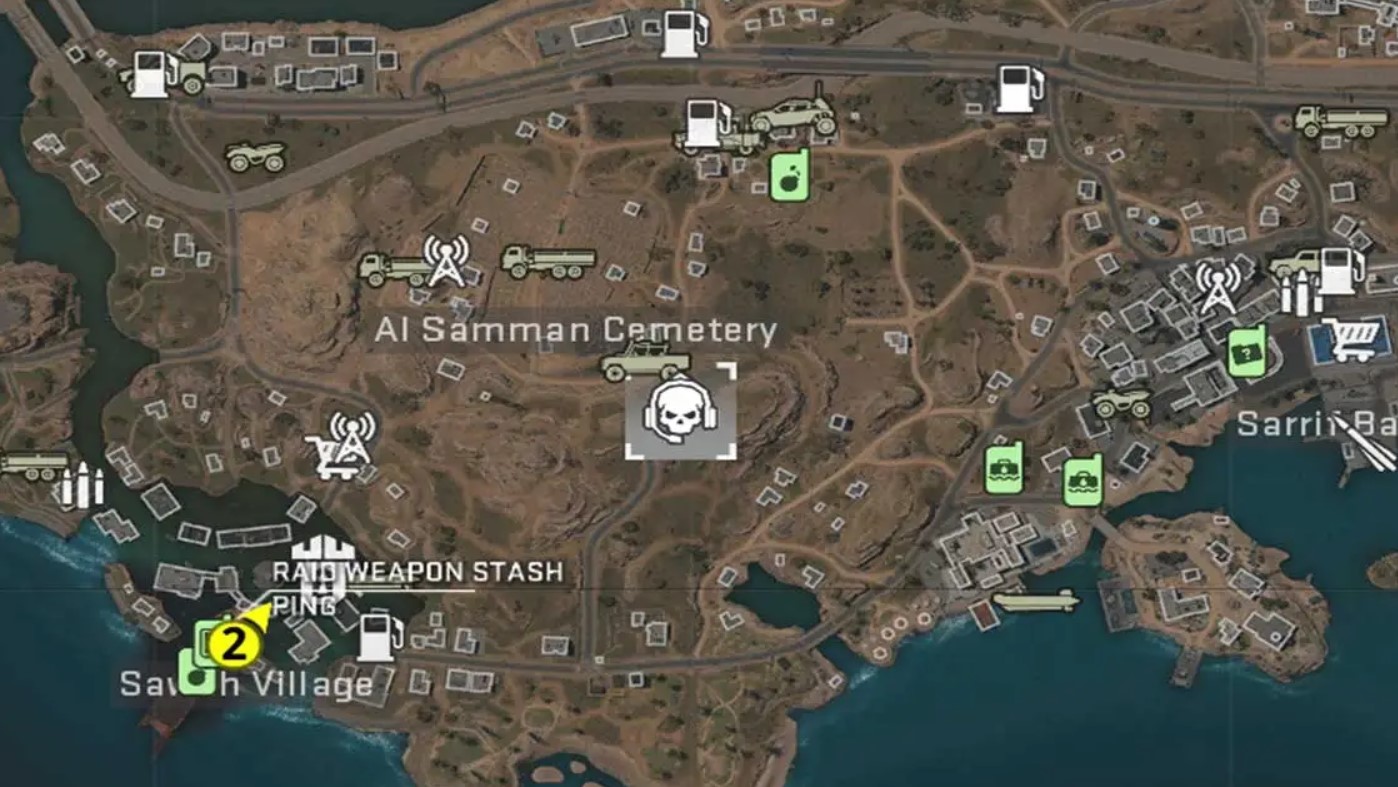Screen dimensions: 1398x787
Task: Select the skull player ping marker
Action: click(x=678, y=415)
